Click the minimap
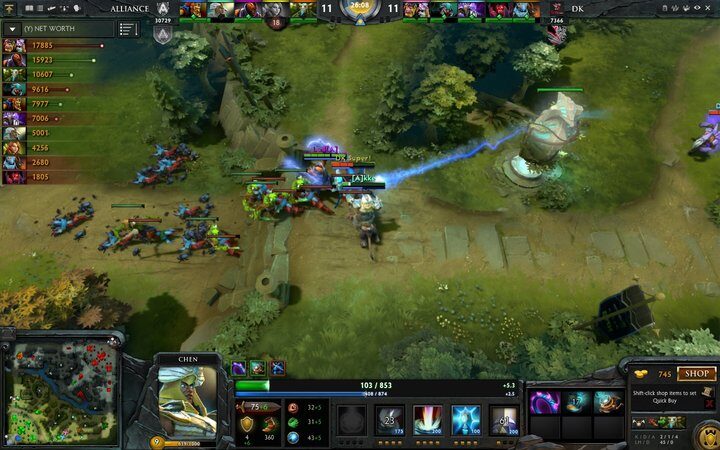The image size is (720, 450). pos(60,390)
